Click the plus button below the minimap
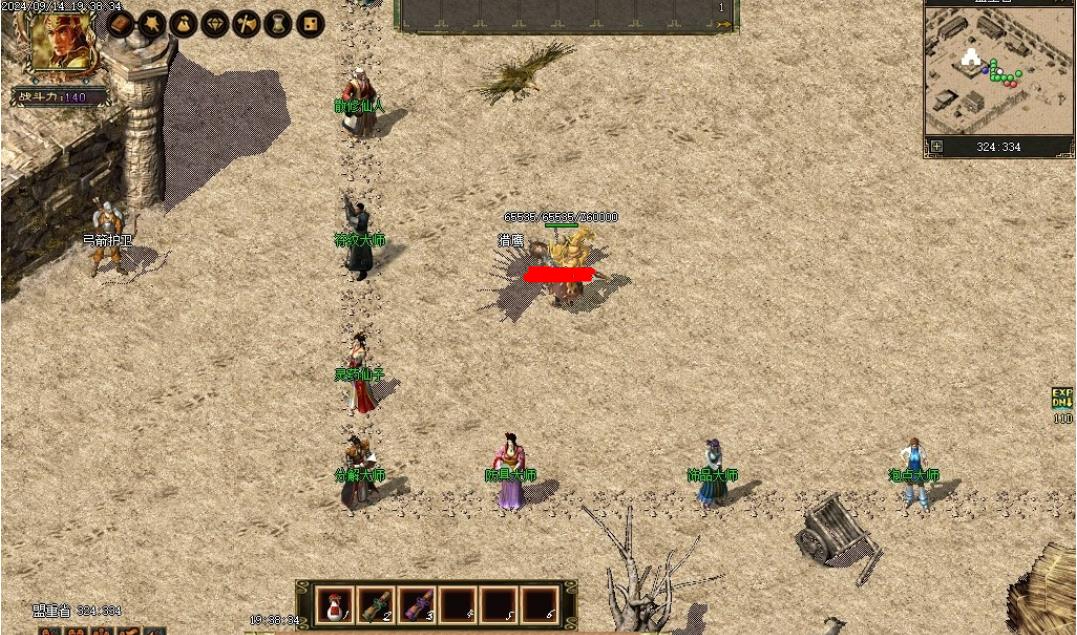The image size is (1077, 635). 937,146
